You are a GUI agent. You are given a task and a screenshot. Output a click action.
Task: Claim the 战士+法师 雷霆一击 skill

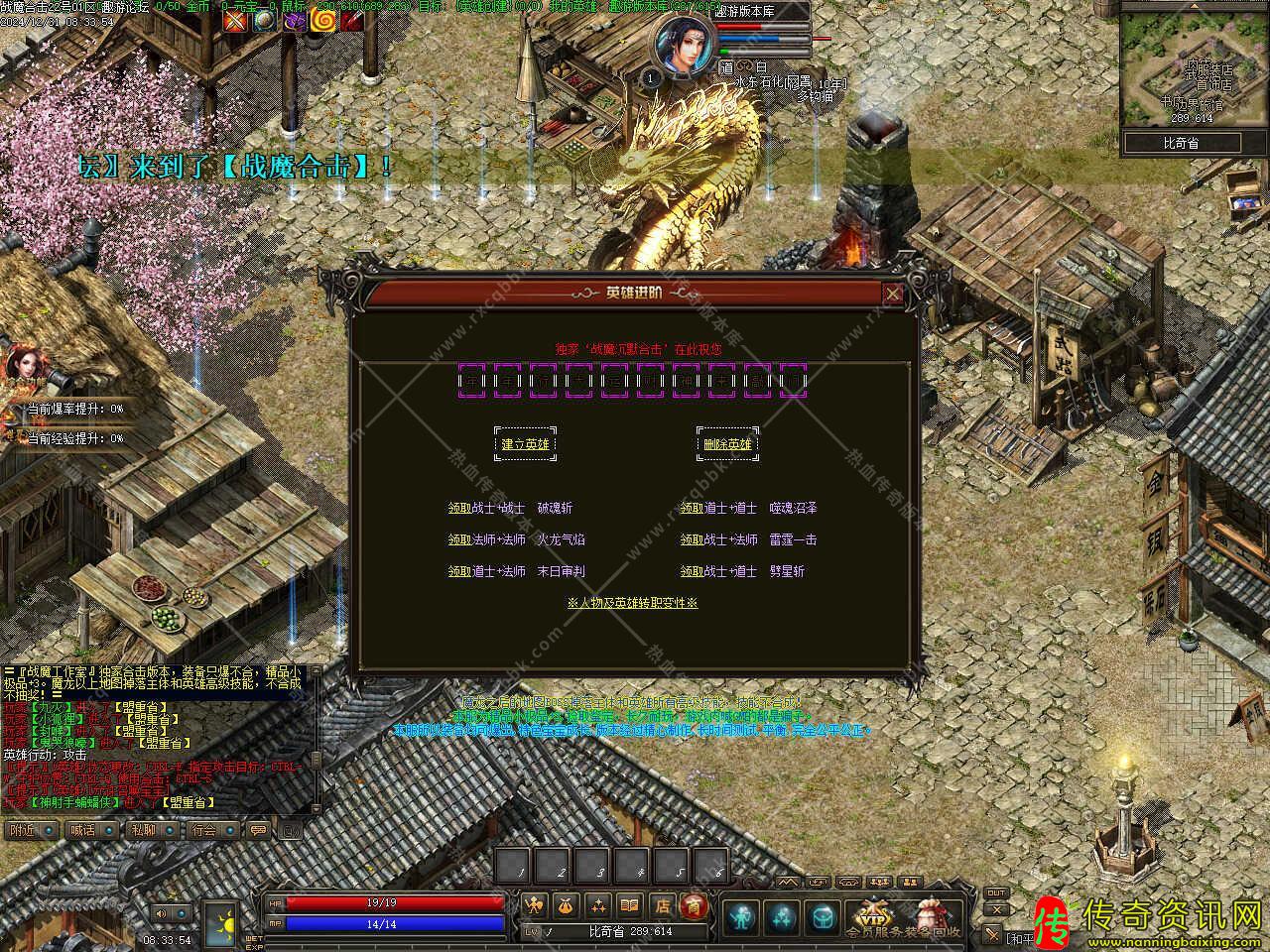click(692, 539)
